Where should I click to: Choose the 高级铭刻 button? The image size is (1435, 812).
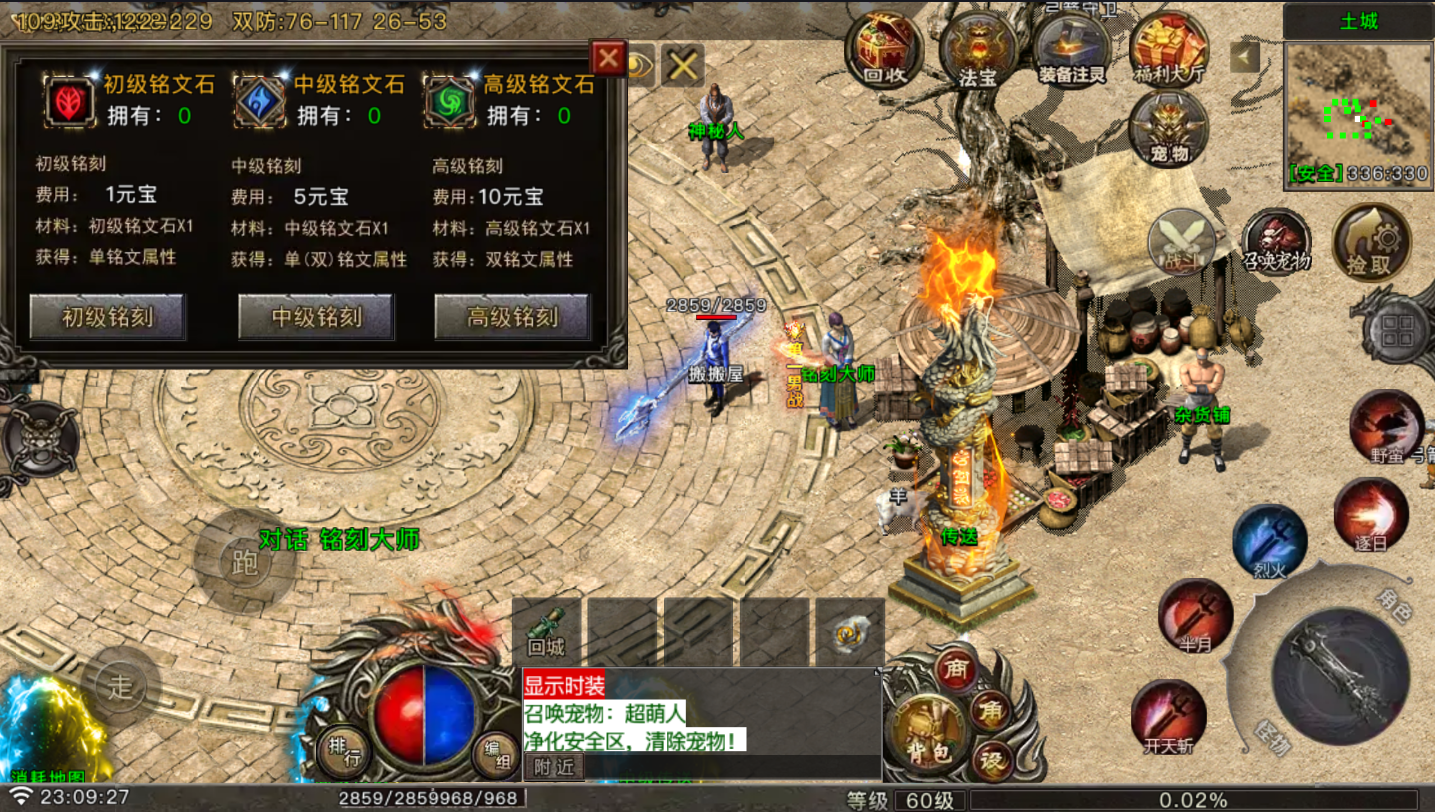[513, 318]
